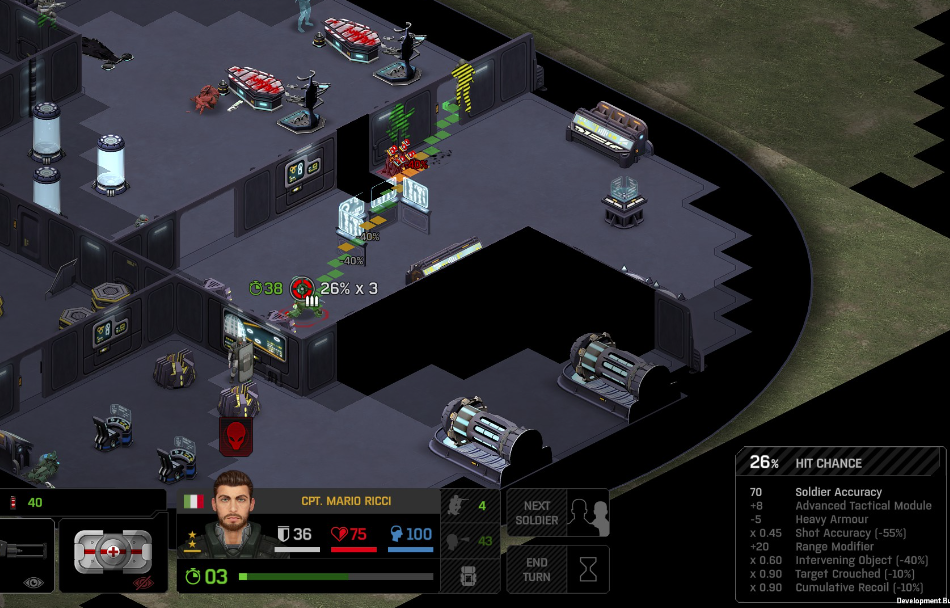This screenshot has height=608, width=950.
Task: Open the soldier backpack inventory
Action: 470,577
